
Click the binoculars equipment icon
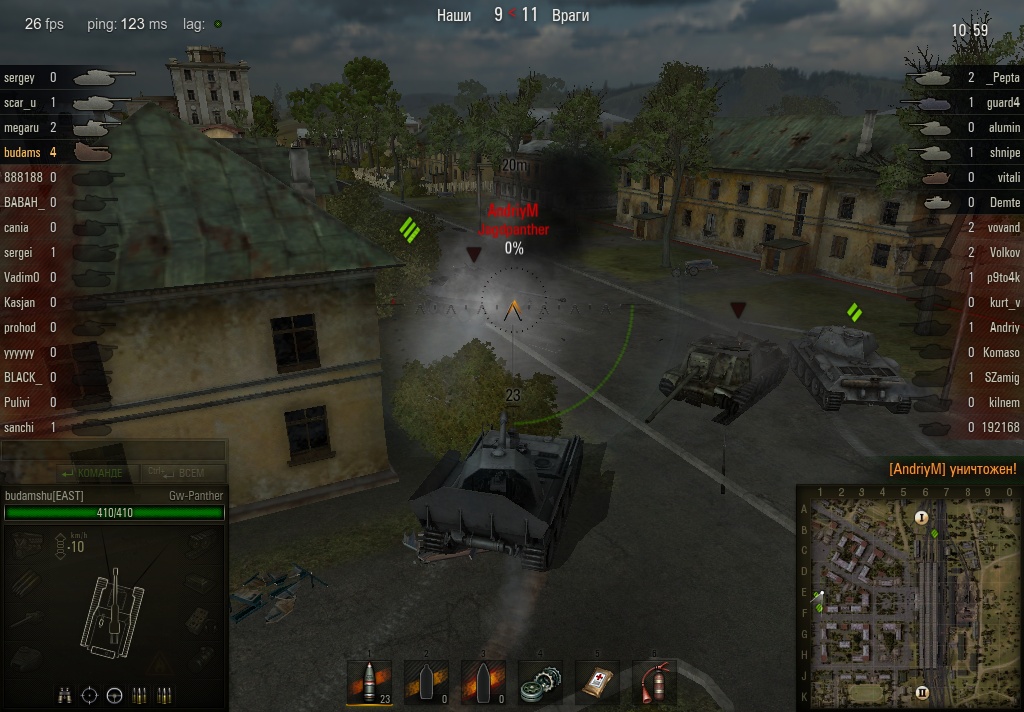[65, 694]
